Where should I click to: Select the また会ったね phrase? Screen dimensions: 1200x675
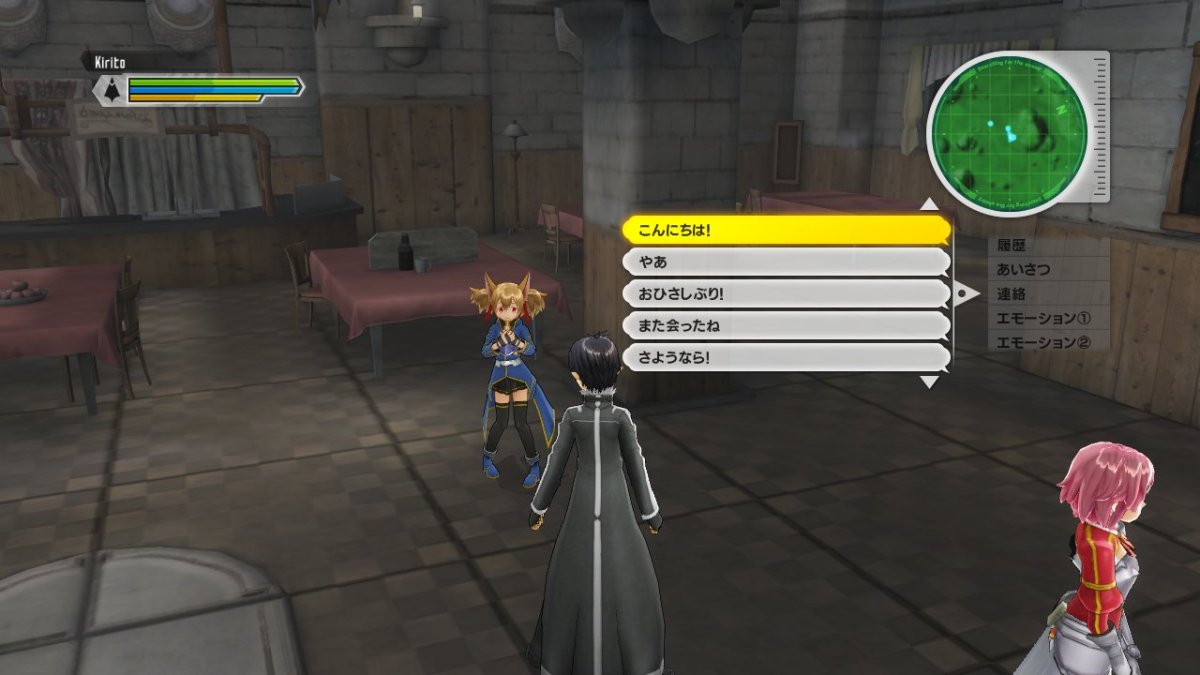click(x=785, y=326)
